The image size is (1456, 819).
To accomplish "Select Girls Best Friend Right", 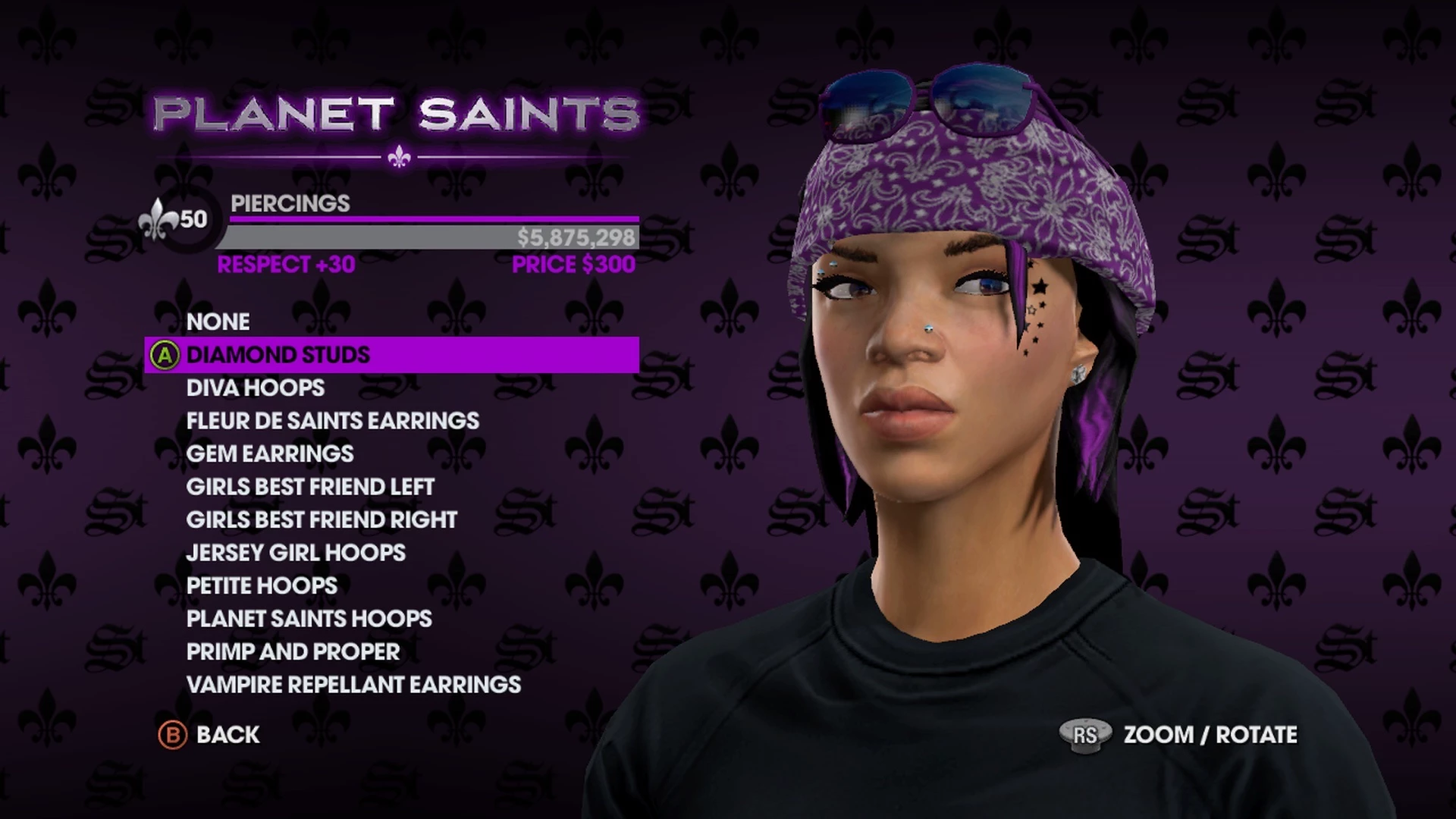I will pyautogui.click(x=322, y=519).
